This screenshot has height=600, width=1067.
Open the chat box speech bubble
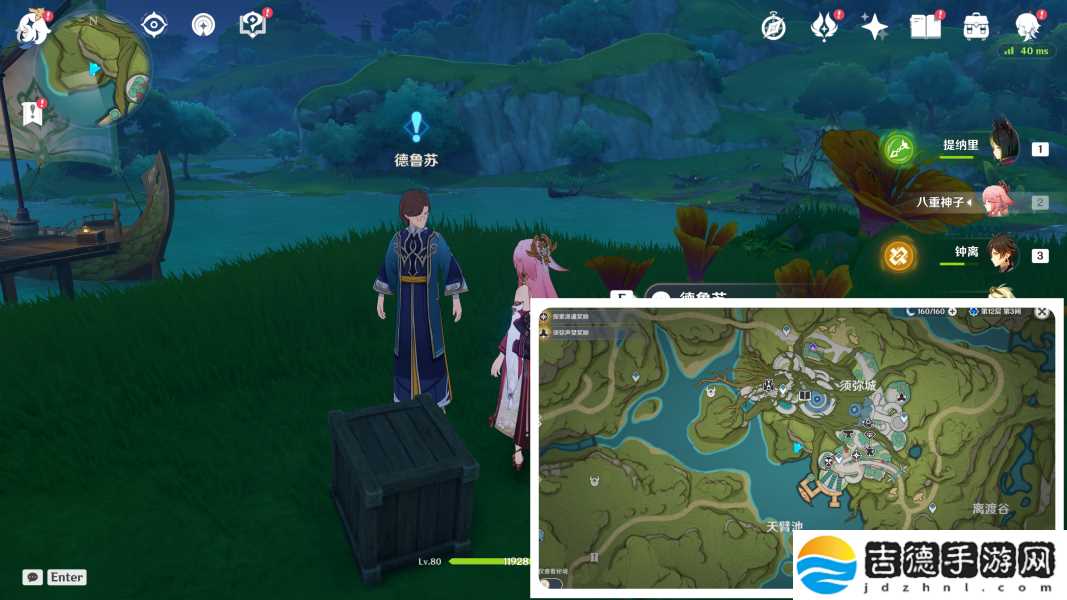(x=33, y=577)
